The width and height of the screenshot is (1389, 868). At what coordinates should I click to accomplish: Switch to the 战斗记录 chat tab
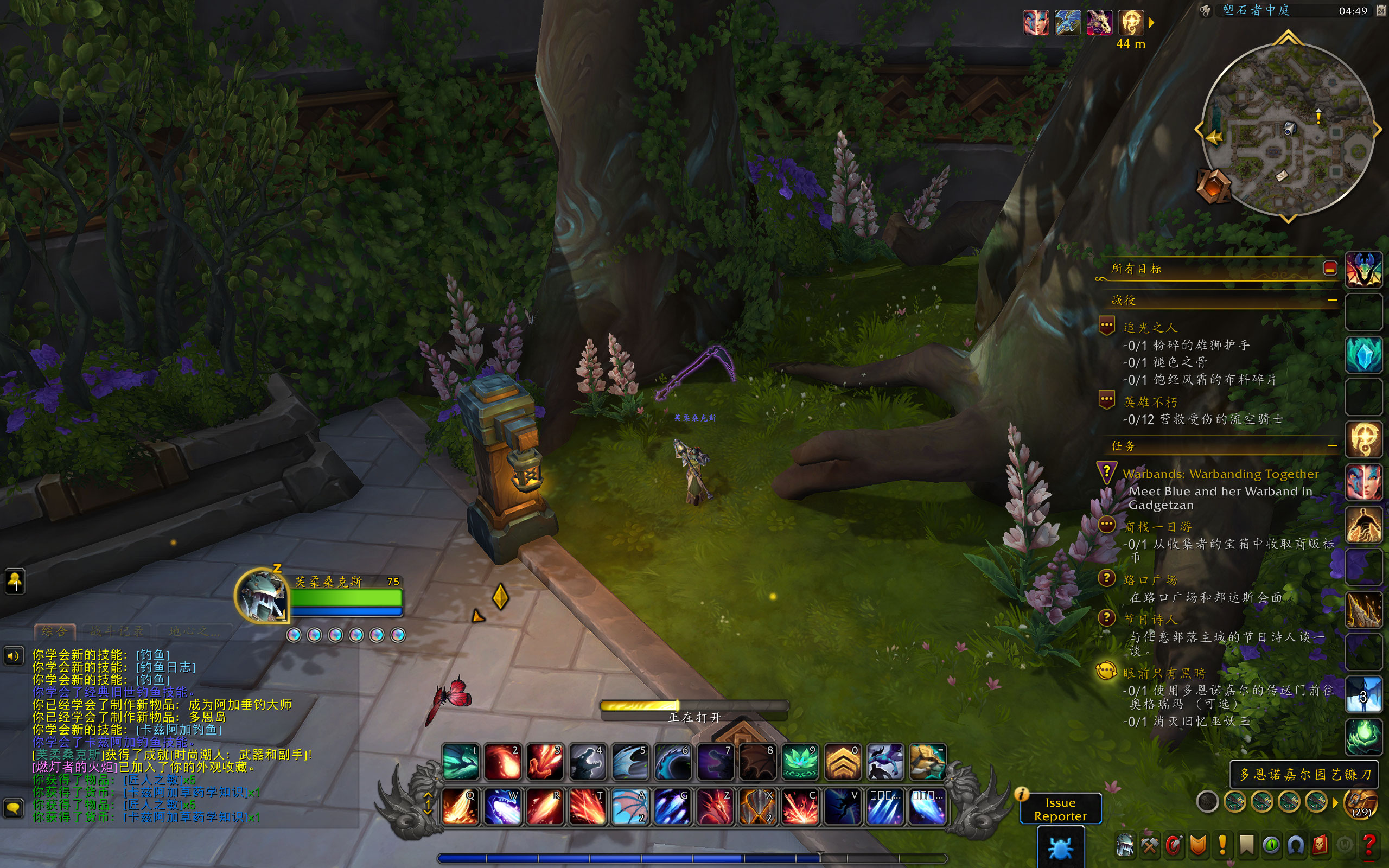(x=117, y=631)
